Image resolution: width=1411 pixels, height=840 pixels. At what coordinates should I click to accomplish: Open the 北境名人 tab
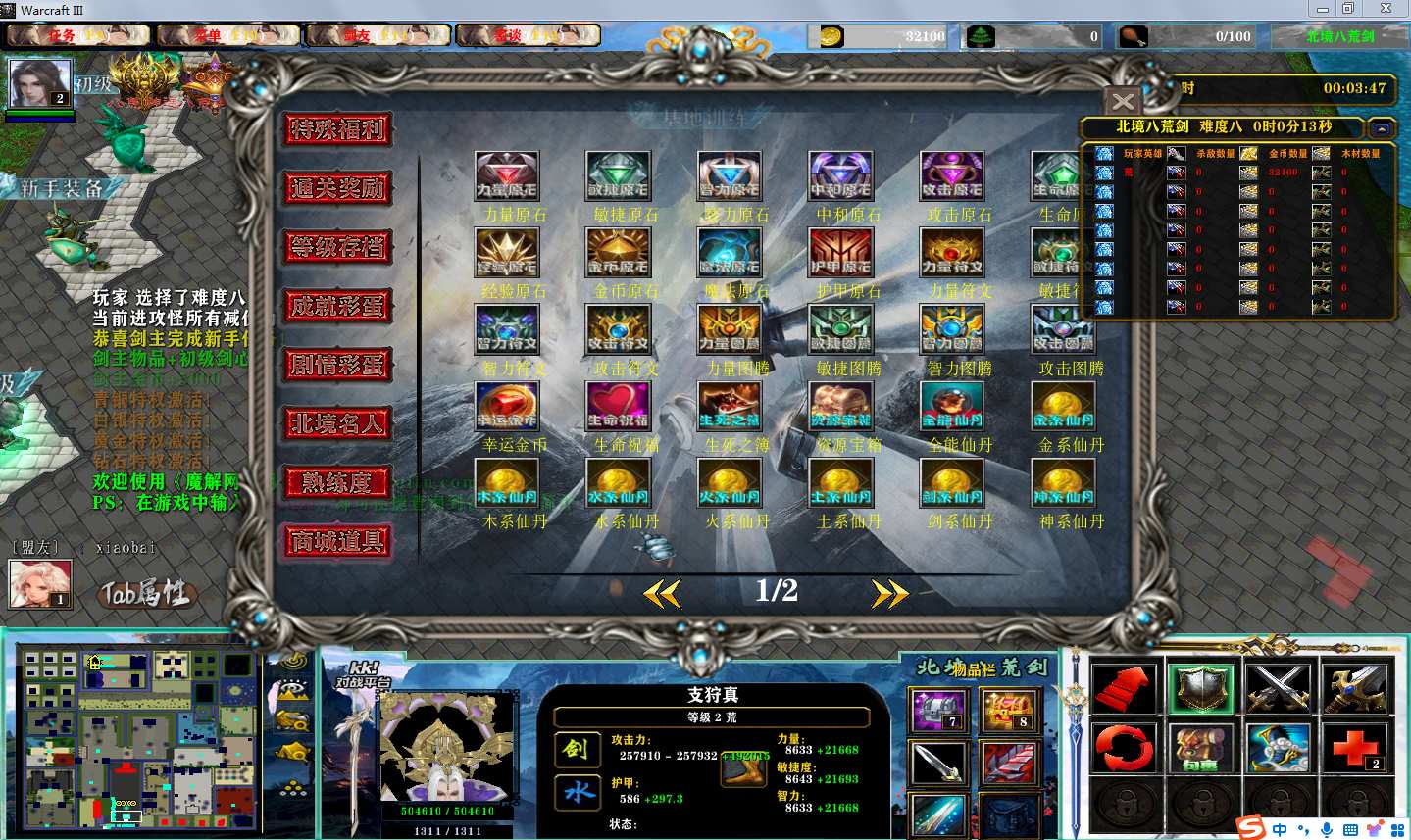pos(338,423)
